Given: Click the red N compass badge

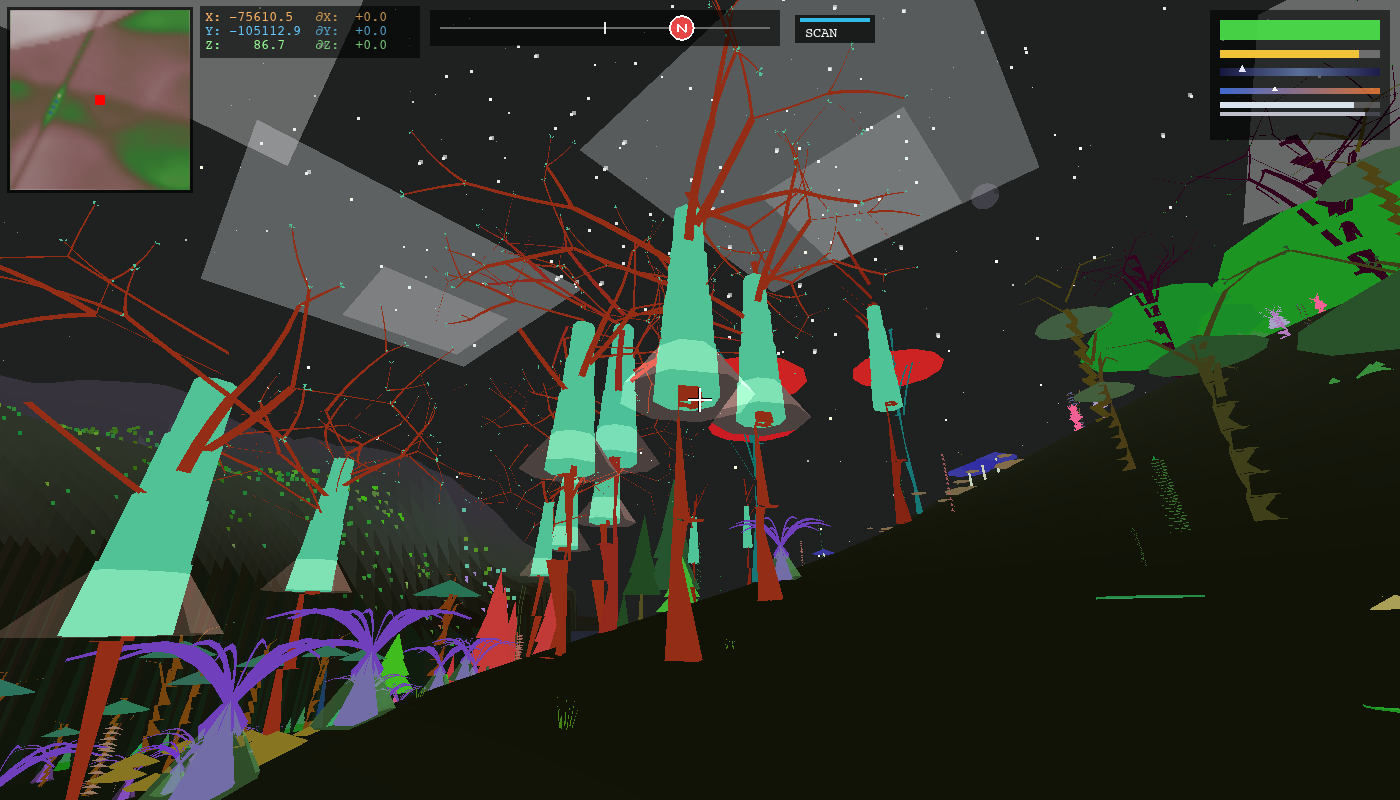Looking at the screenshot, I should (683, 28).
